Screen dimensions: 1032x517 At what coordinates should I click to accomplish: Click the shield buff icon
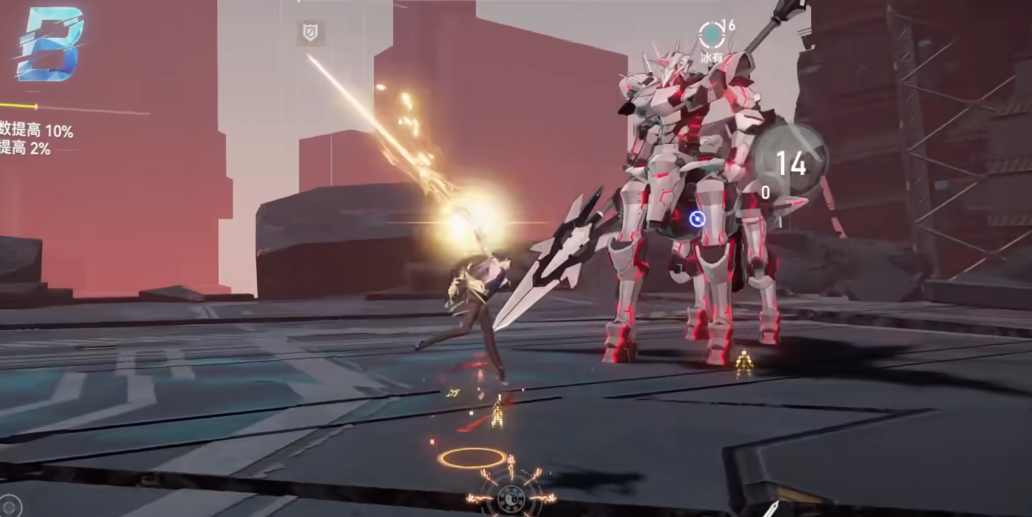click(x=310, y=34)
